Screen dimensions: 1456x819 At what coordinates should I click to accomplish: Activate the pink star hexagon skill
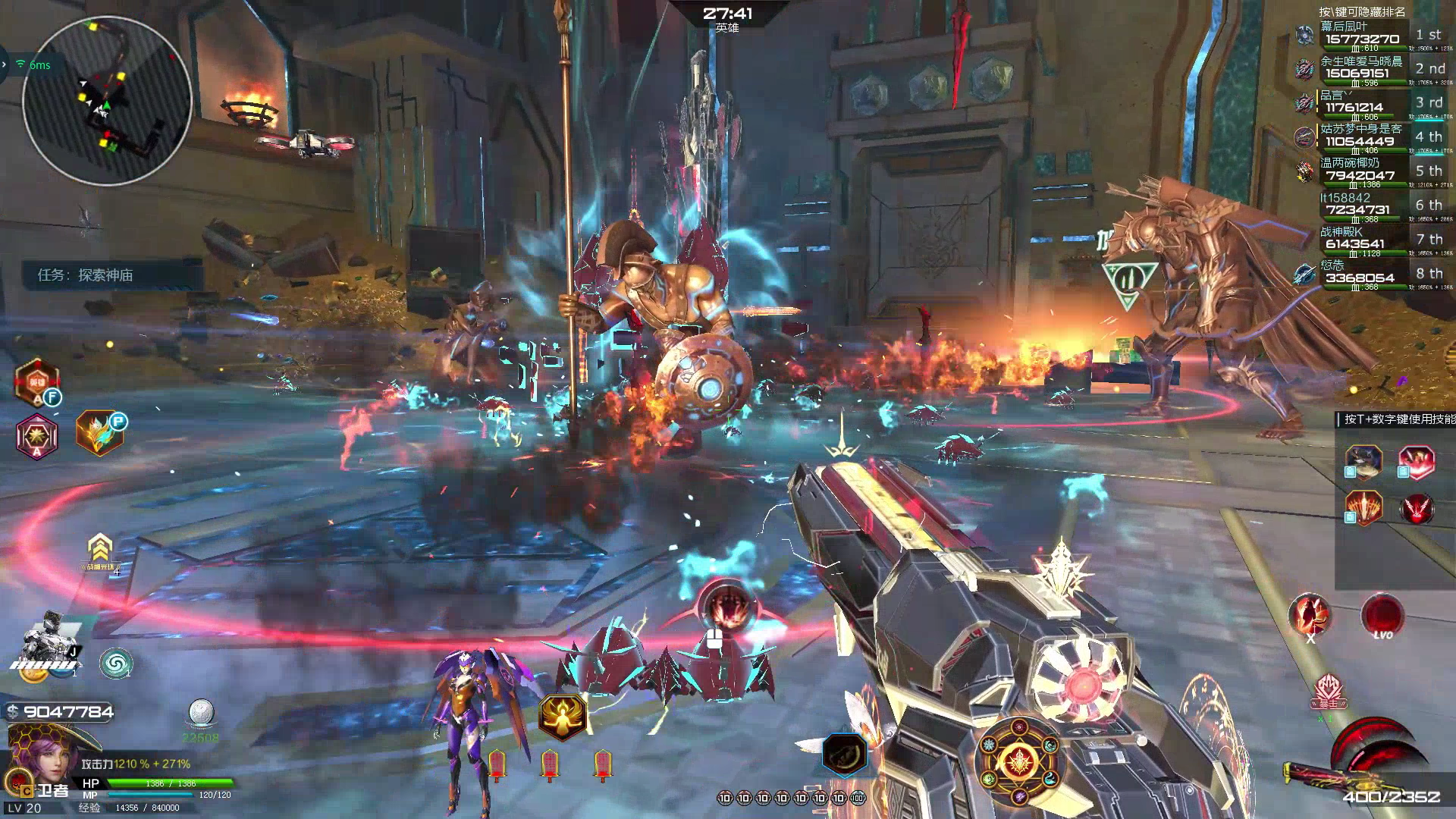click(36, 436)
